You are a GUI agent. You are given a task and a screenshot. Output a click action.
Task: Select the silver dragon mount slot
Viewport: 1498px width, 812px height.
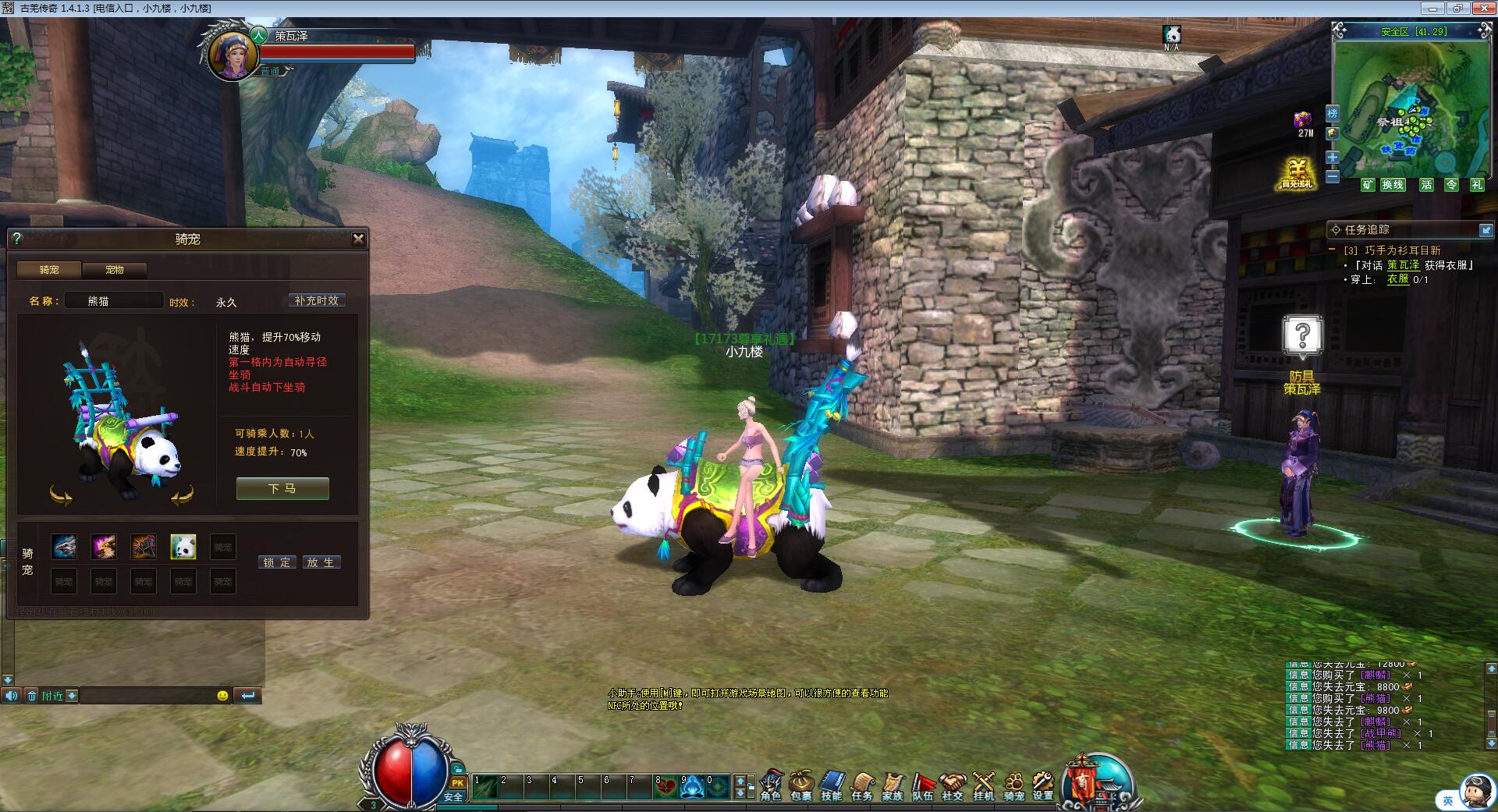click(x=64, y=547)
